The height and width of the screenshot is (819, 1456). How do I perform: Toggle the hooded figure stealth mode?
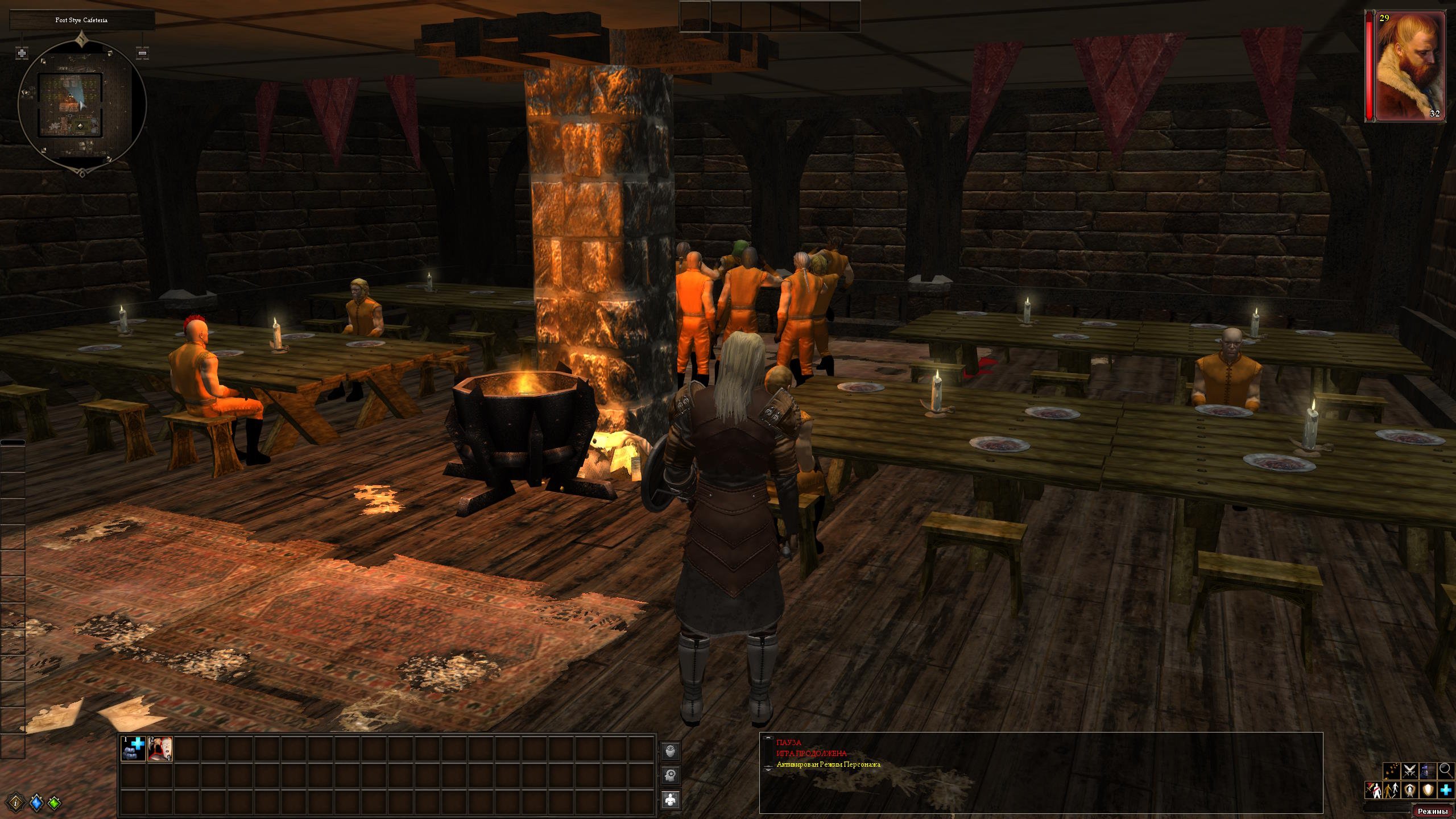point(1428,771)
